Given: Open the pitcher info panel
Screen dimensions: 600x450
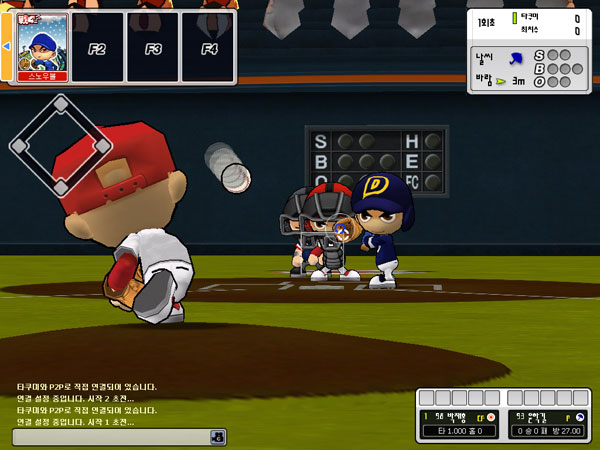Looking at the screenshot, I should pyautogui.click(x=546, y=424).
